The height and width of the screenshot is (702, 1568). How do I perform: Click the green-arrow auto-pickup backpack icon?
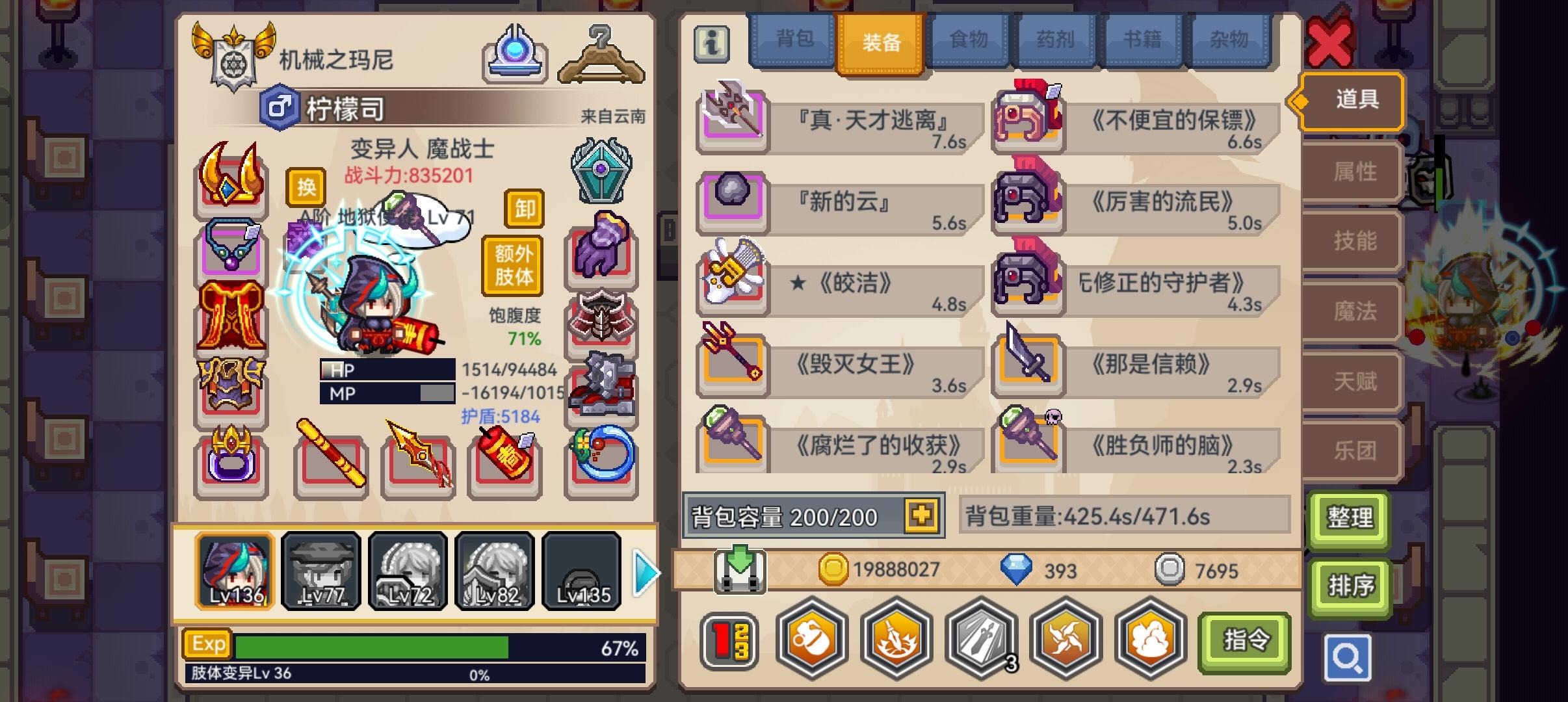(x=739, y=569)
